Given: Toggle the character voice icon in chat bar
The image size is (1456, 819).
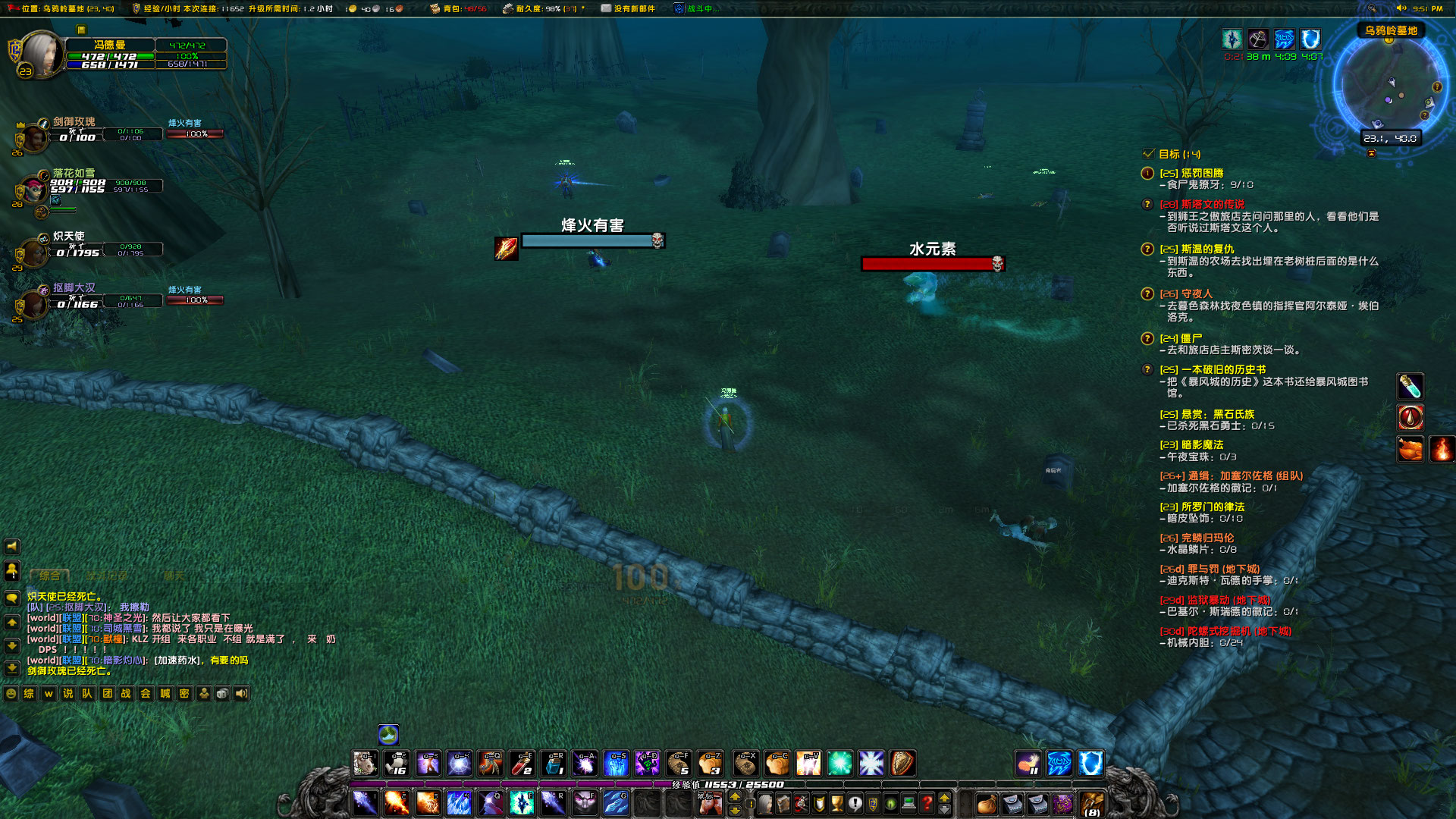Looking at the screenshot, I should coord(203,693).
